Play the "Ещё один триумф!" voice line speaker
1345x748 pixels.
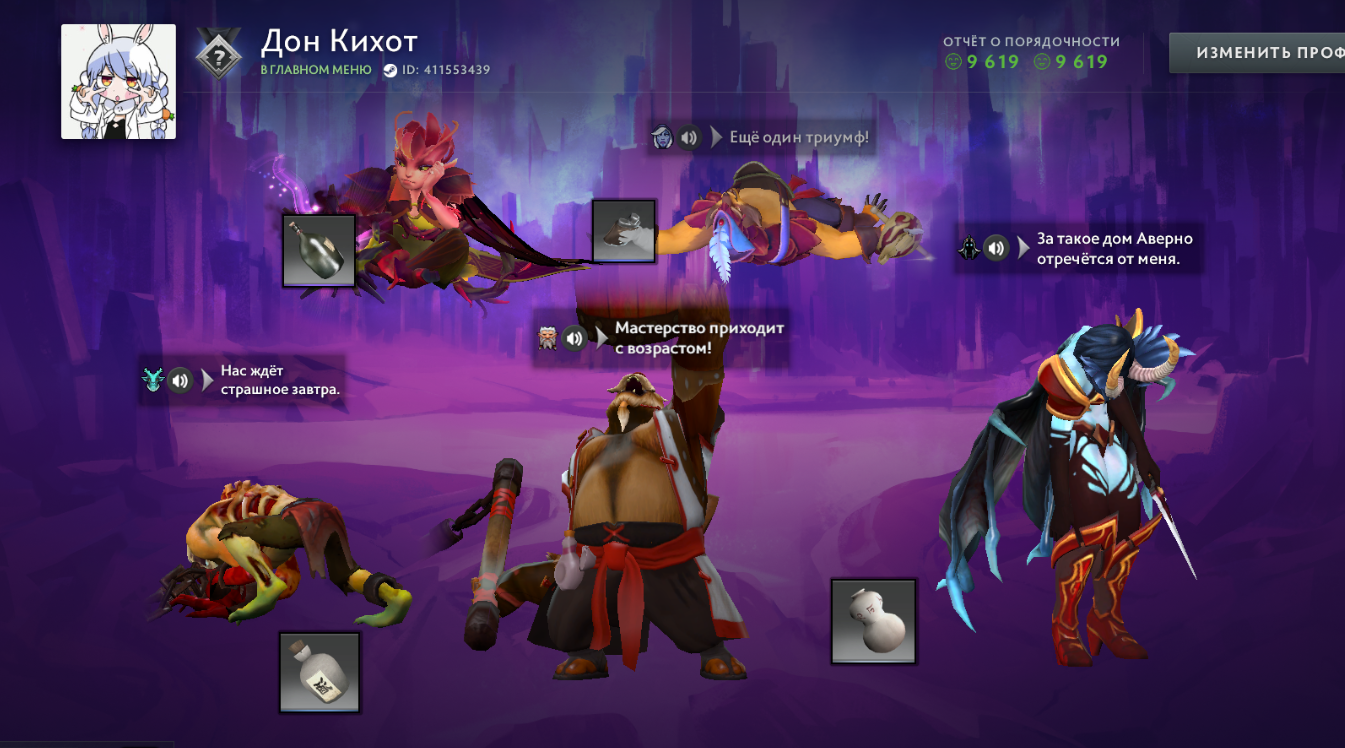[x=688, y=138]
